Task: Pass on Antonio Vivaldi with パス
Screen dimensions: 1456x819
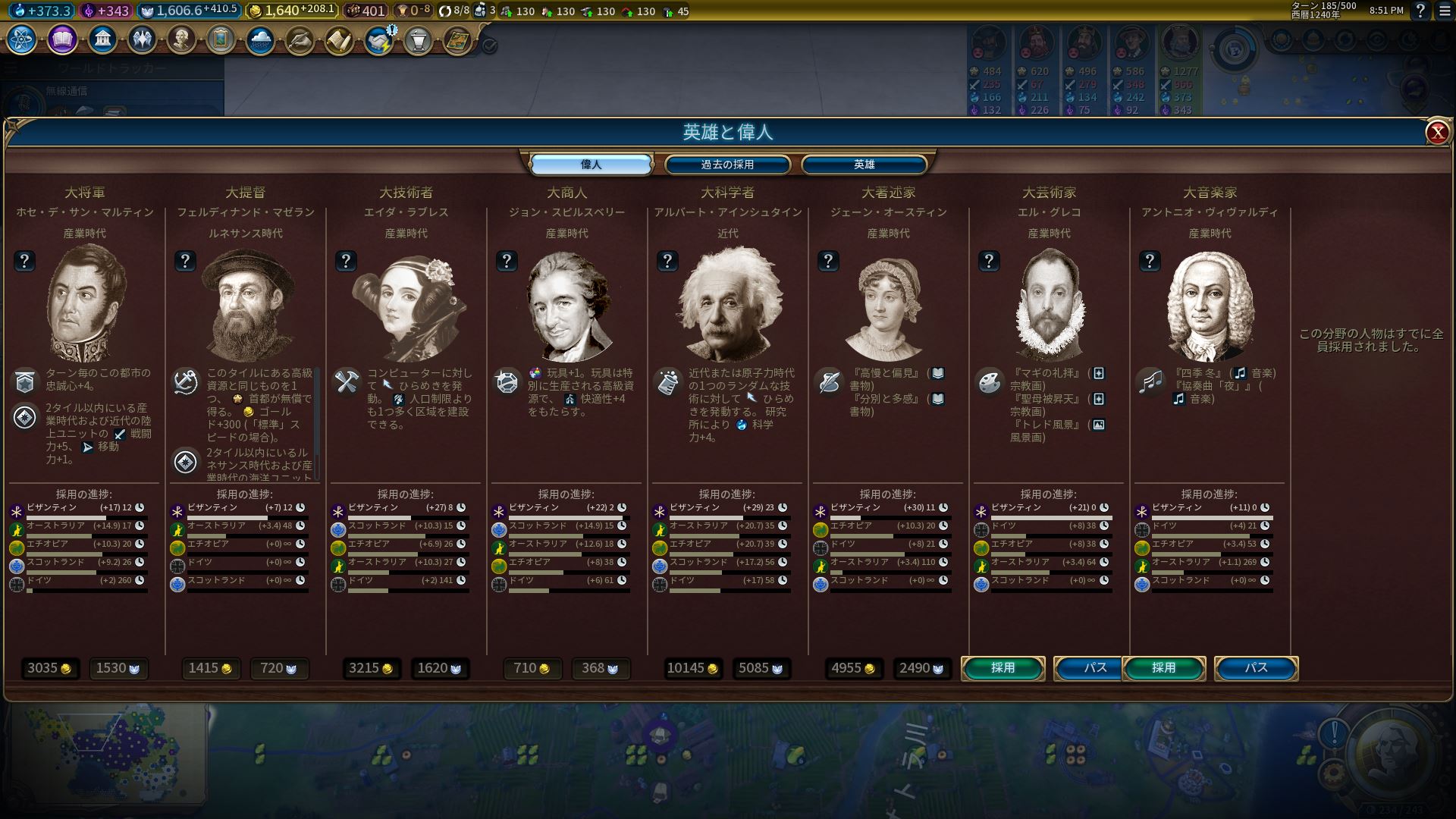Action: [1256, 668]
